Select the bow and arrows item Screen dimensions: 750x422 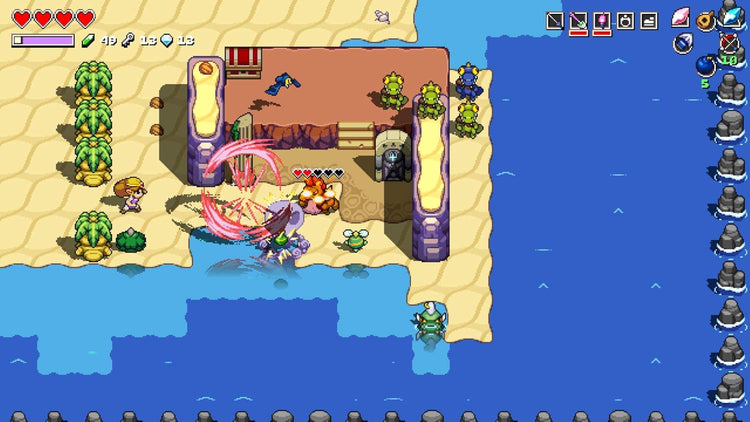pyautogui.click(x=729, y=43)
